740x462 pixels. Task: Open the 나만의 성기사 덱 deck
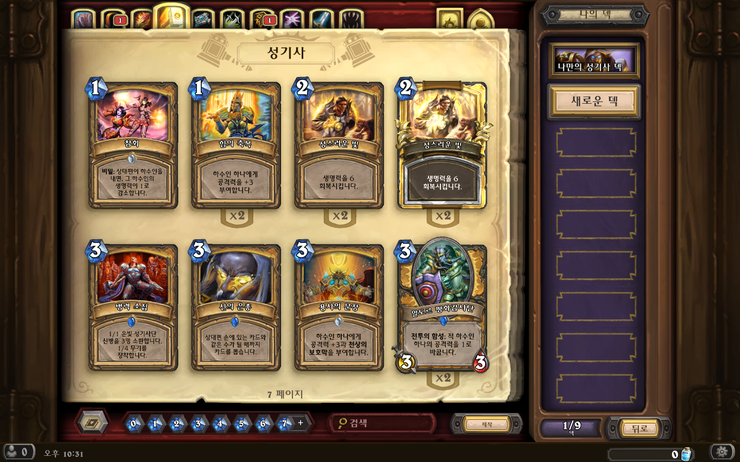pyautogui.click(x=594, y=61)
